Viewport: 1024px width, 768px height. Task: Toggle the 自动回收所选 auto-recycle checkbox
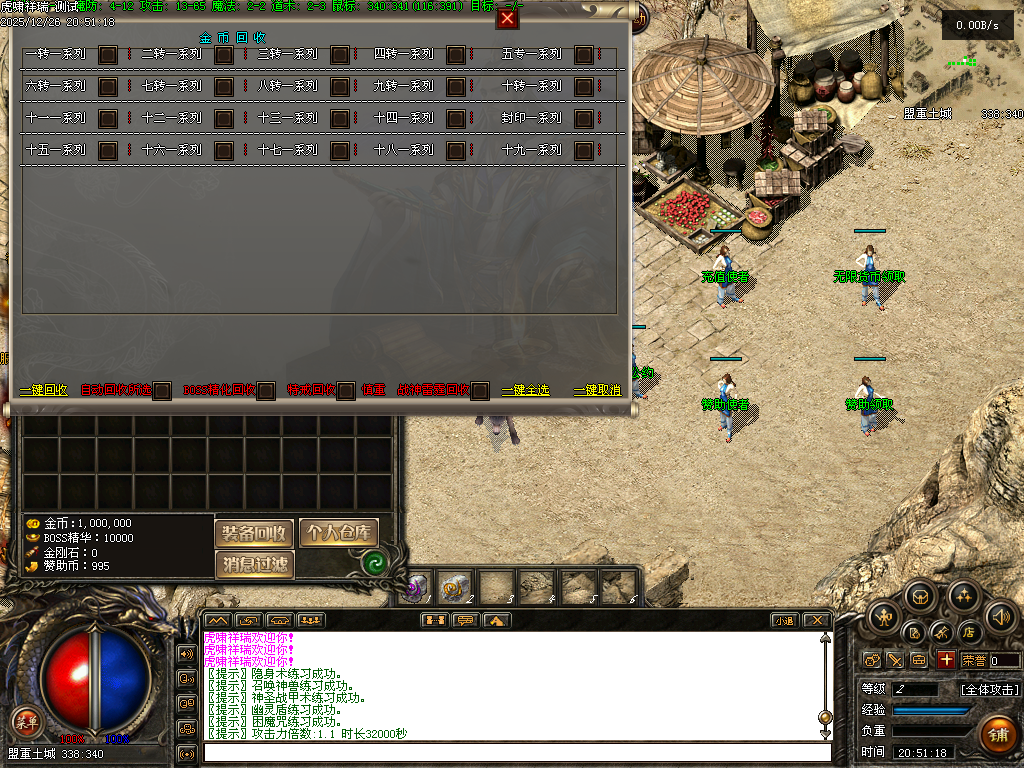162,391
